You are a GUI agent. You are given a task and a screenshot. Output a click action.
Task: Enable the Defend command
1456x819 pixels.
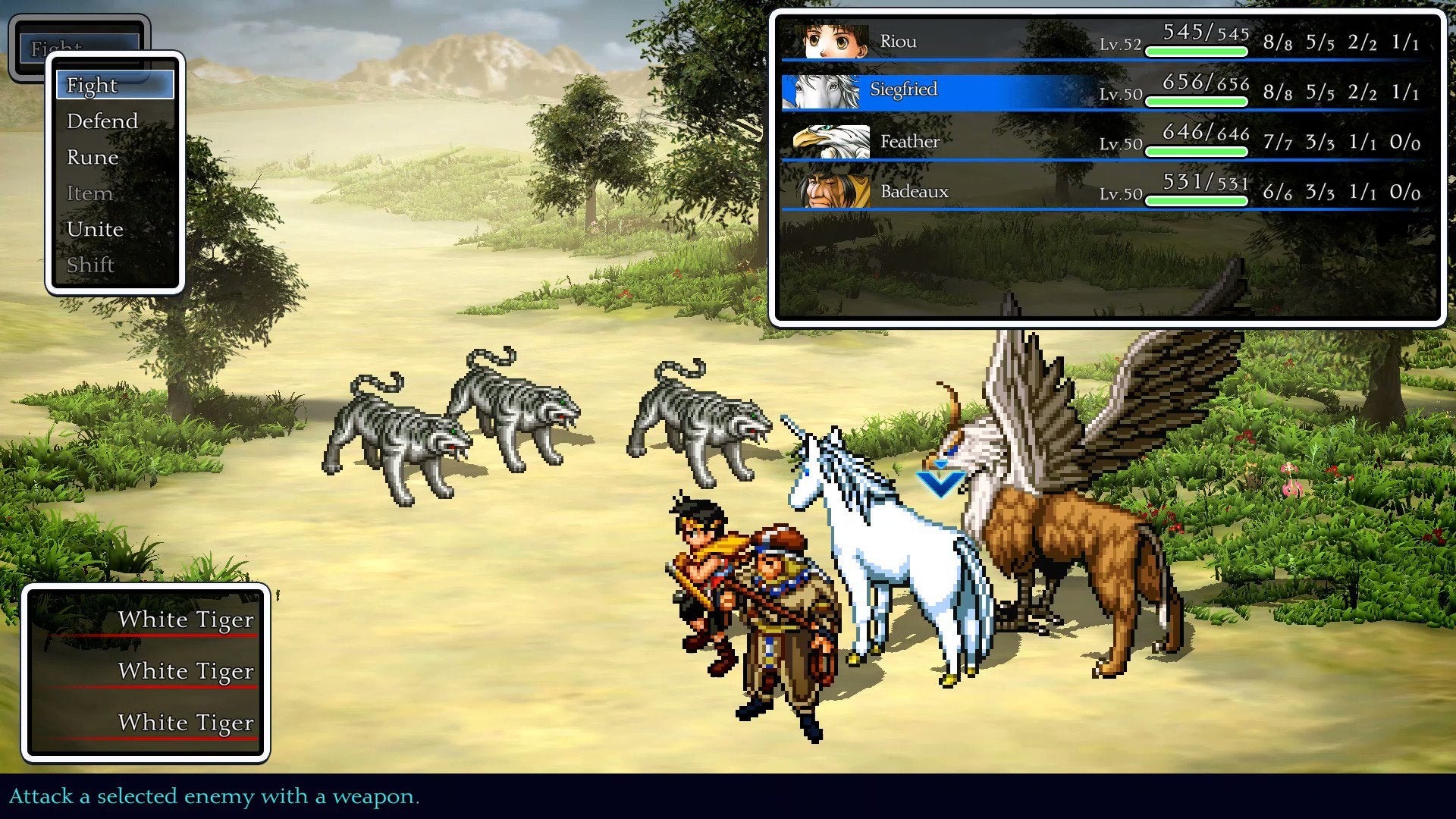coord(102,121)
